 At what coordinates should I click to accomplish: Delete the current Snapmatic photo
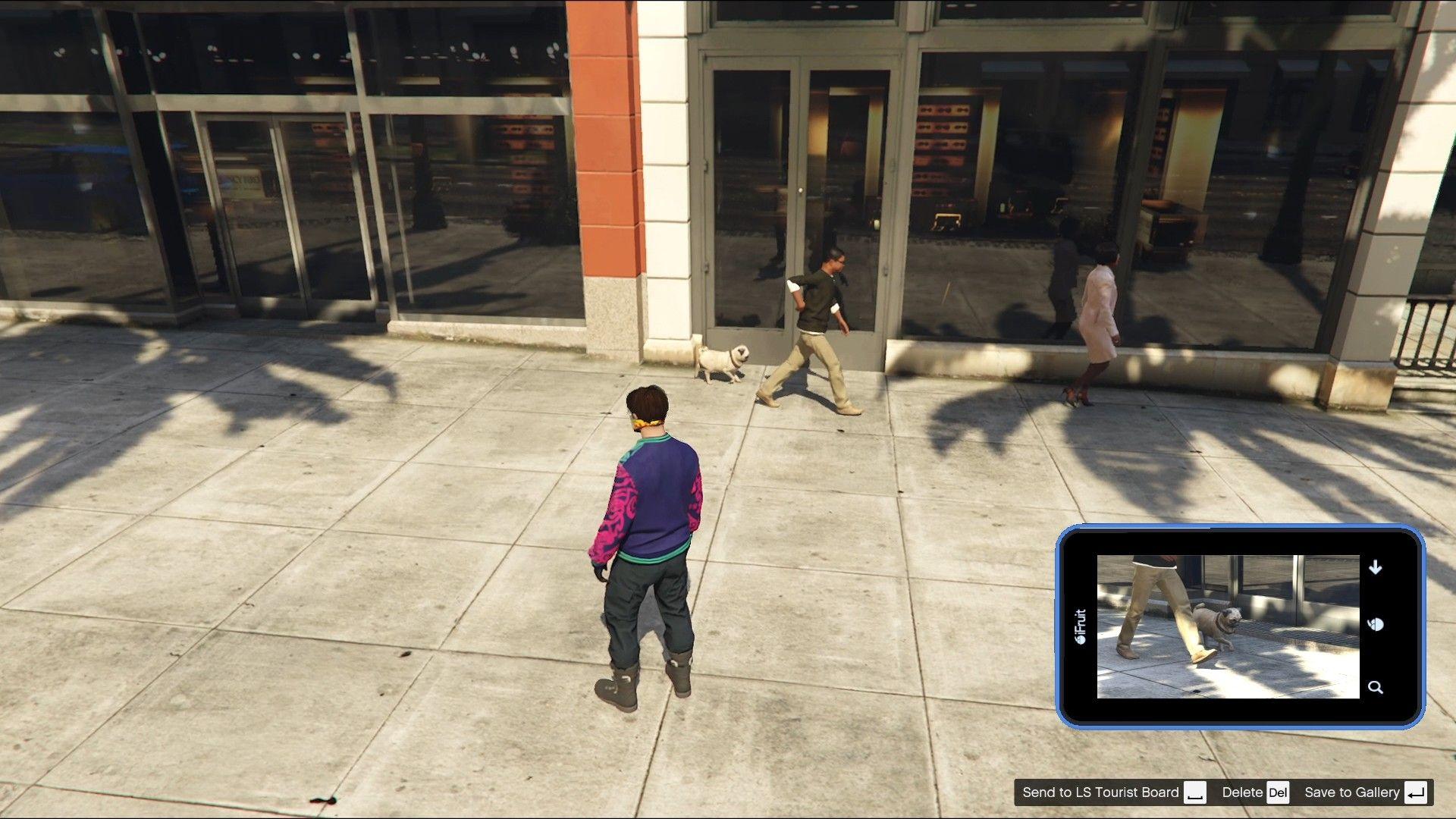click(1241, 792)
